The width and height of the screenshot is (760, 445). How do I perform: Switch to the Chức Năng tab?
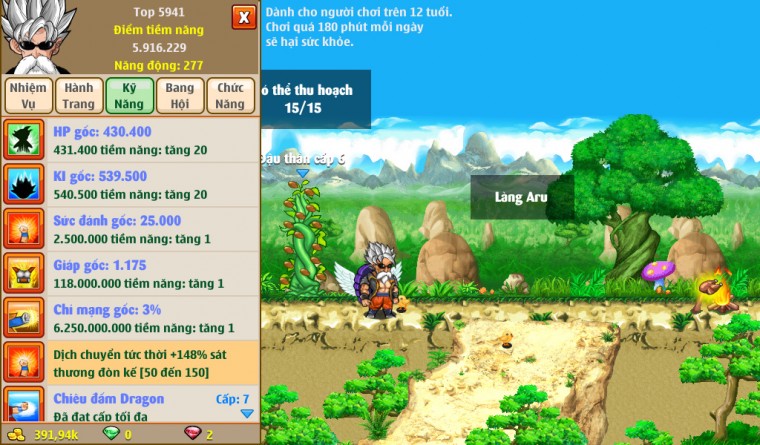pyautogui.click(x=230, y=96)
